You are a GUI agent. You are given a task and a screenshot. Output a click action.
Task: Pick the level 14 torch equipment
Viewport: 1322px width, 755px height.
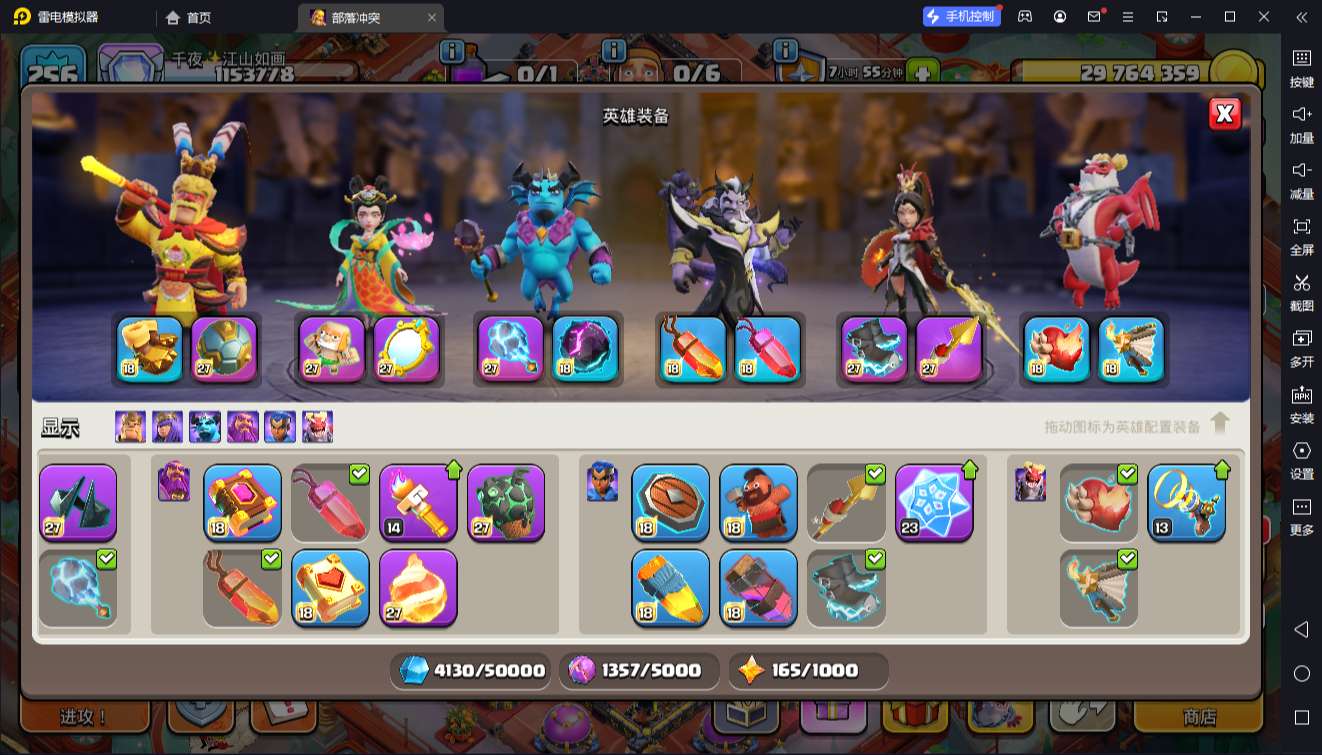(418, 502)
